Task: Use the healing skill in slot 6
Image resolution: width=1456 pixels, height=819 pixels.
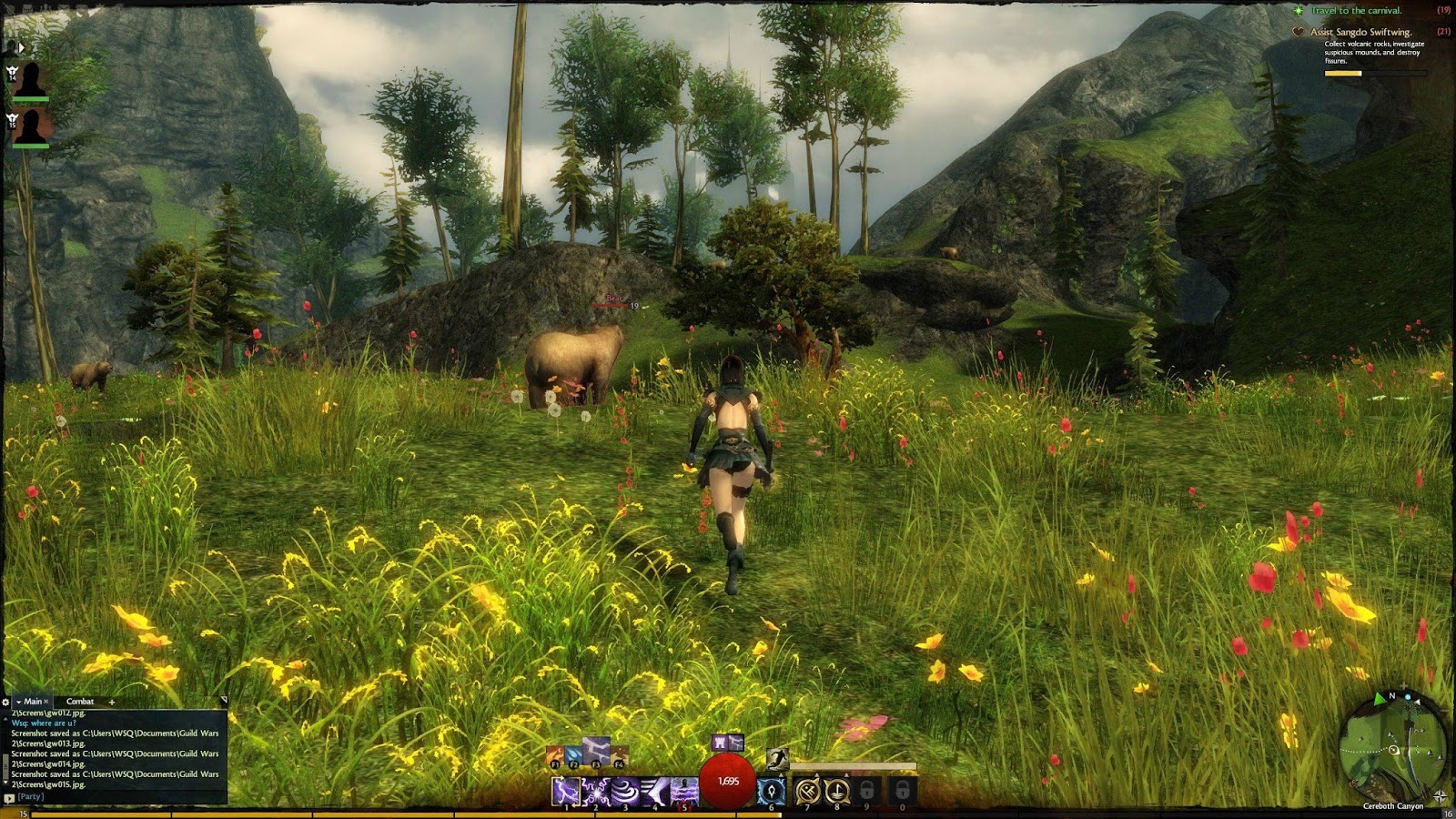Action: click(x=771, y=790)
